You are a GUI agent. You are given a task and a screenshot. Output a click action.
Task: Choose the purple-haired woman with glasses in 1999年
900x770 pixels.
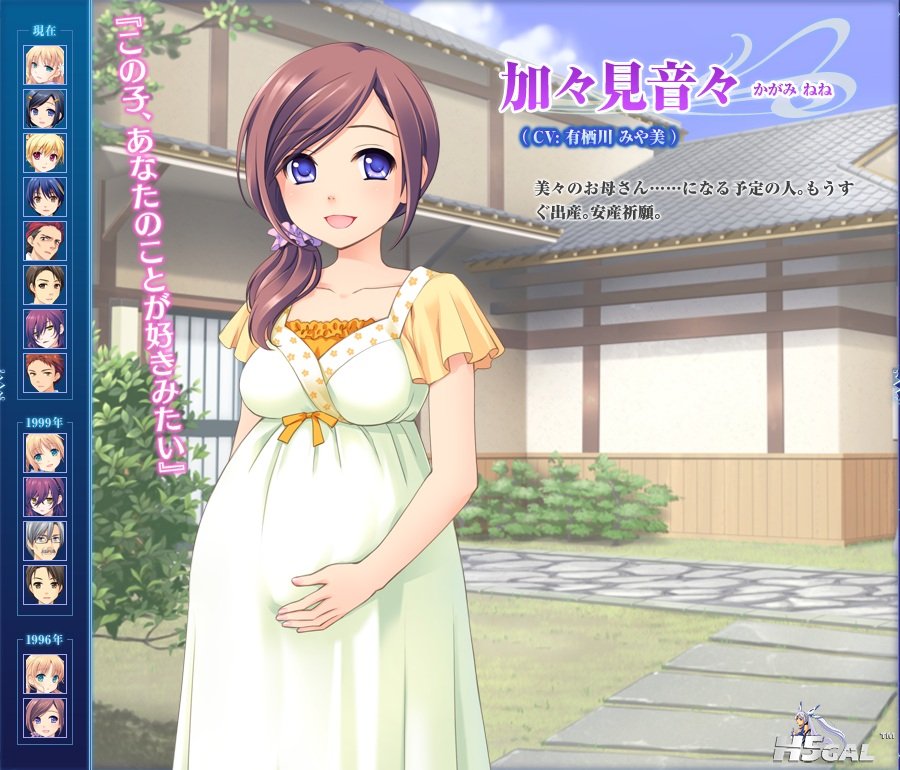[x=45, y=497]
